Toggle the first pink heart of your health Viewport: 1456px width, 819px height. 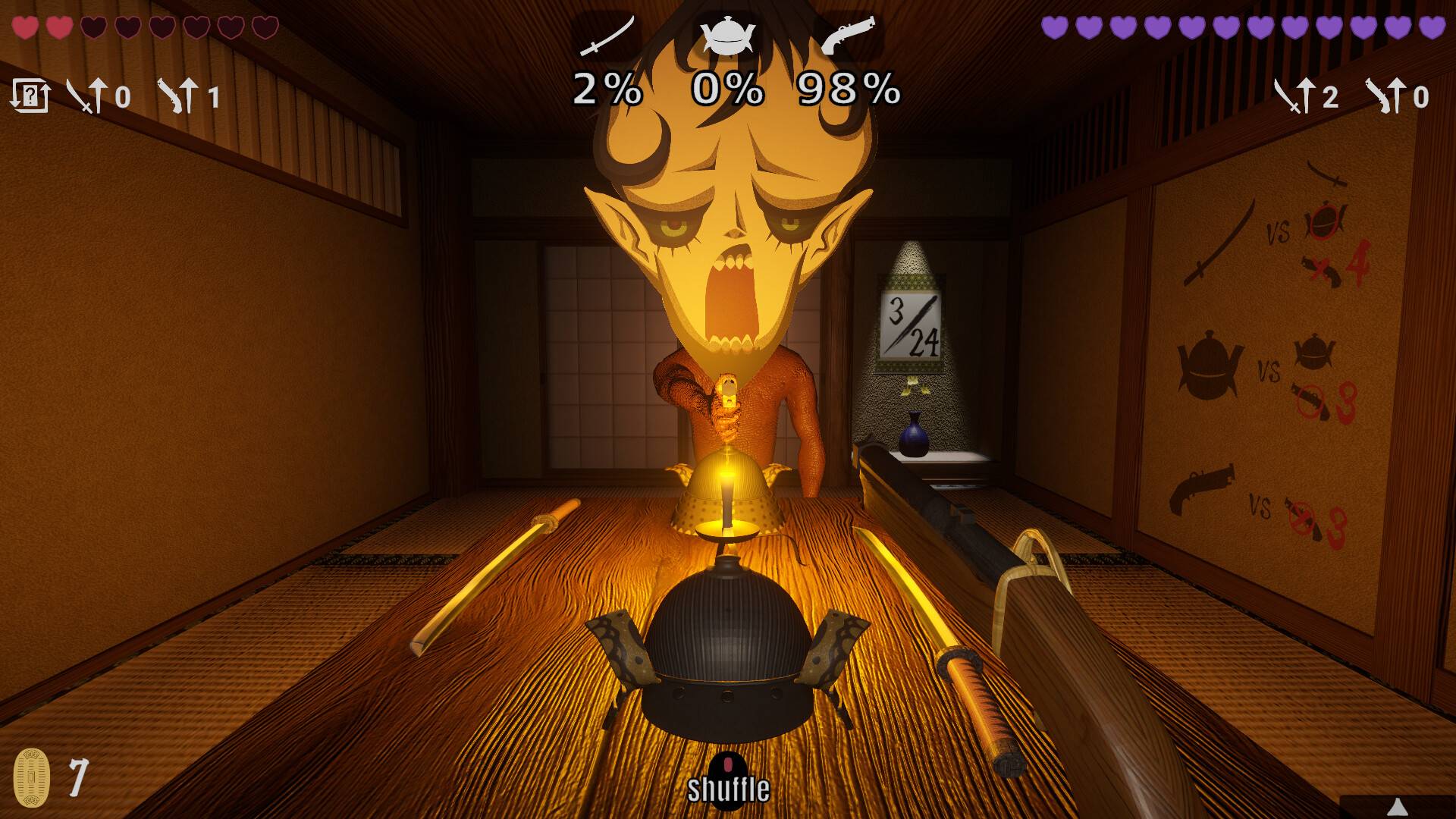[25, 27]
